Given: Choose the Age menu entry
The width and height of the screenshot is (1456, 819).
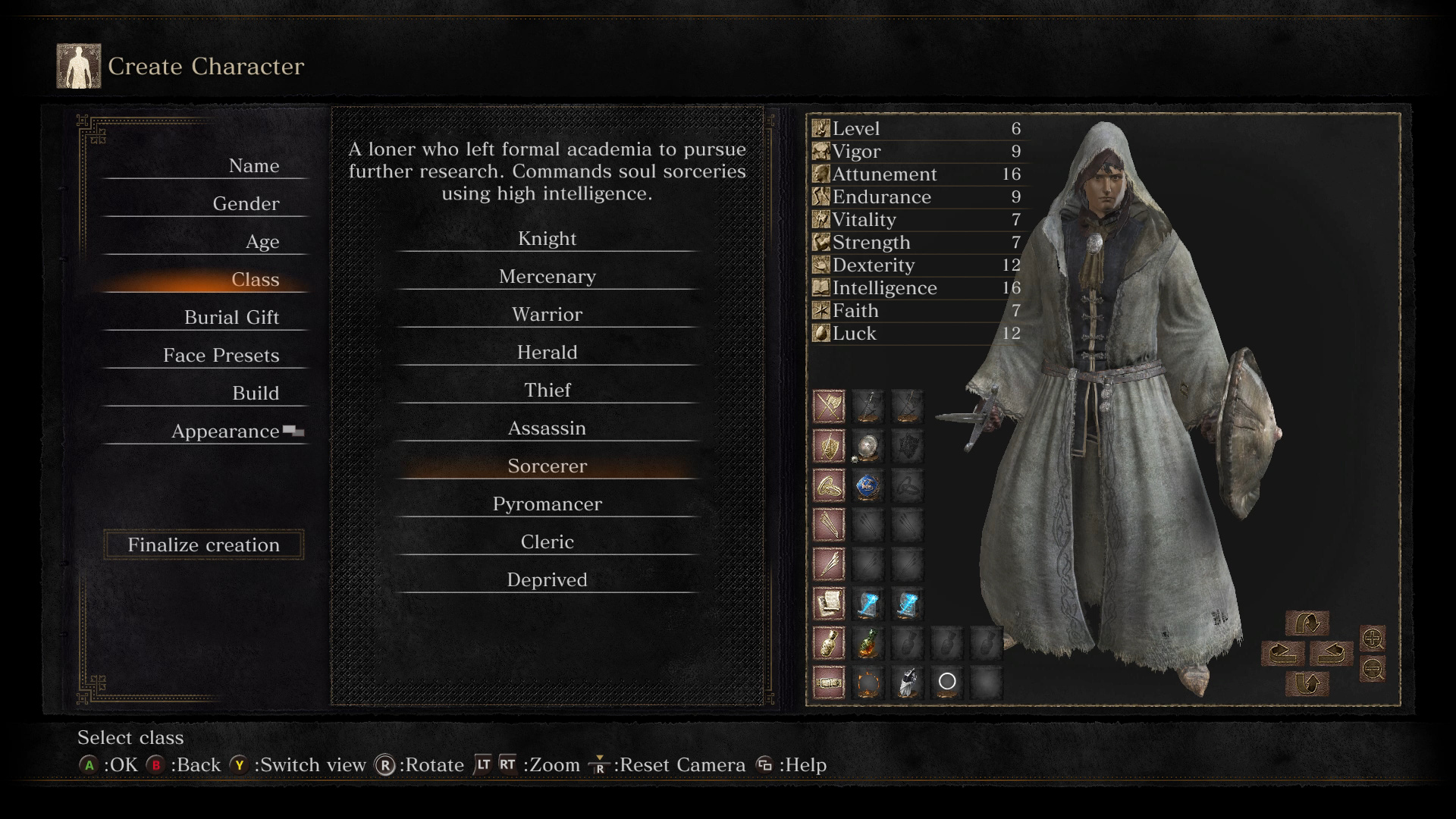Looking at the screenshot, I should pos(262,242).
